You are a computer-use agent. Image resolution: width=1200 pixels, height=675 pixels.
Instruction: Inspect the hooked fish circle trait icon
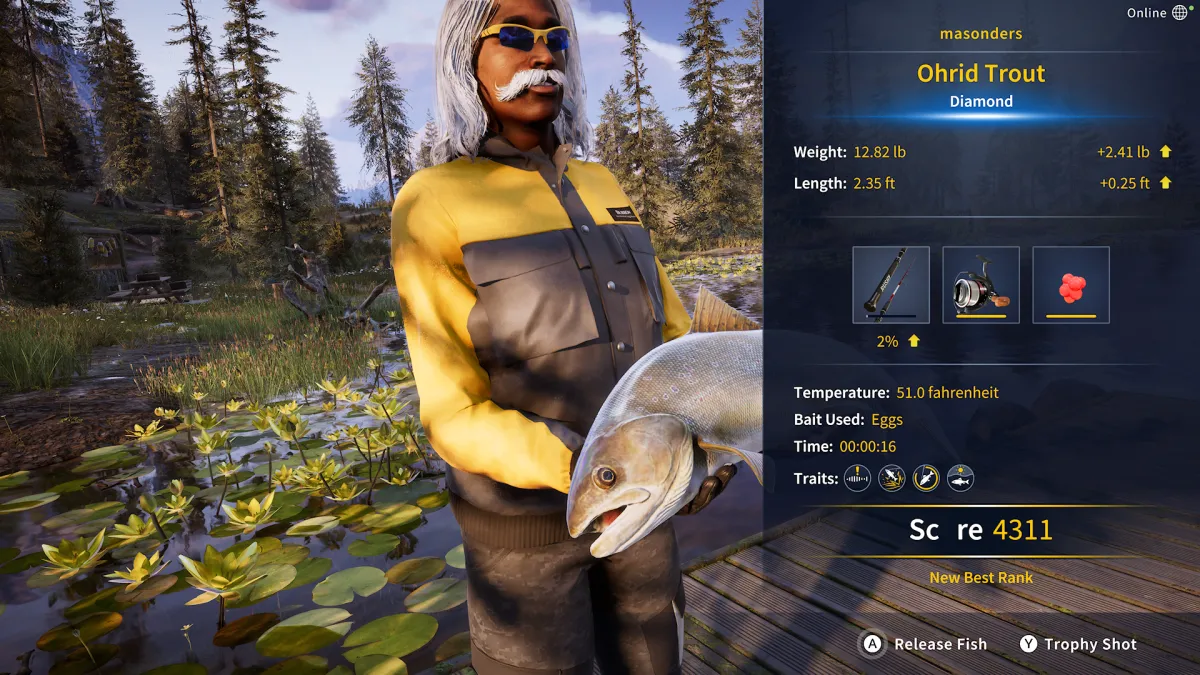[x=926, y=478]
